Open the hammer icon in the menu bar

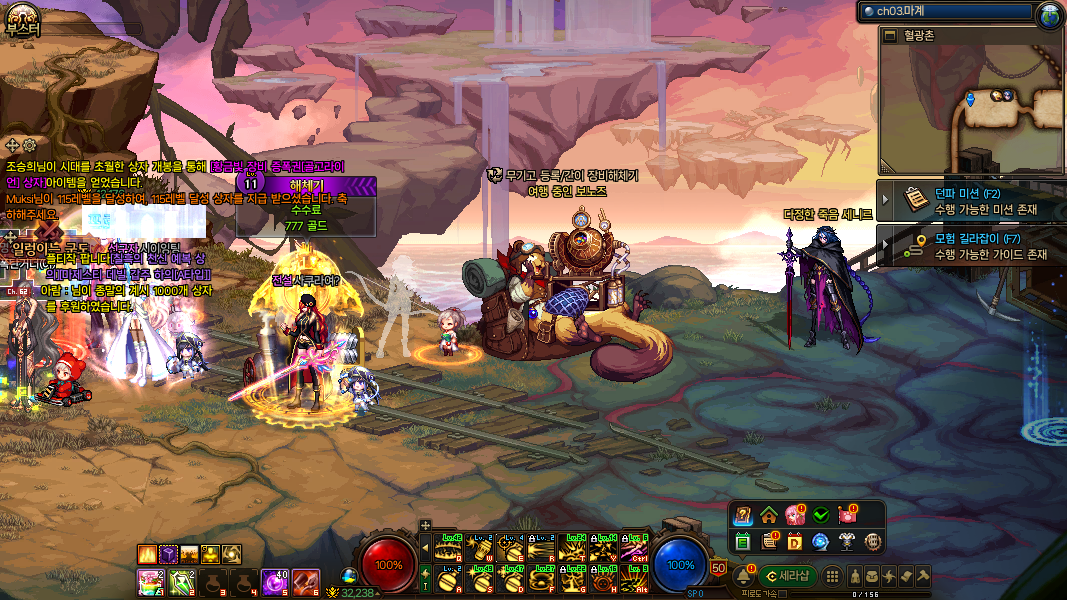click(923, 576)
